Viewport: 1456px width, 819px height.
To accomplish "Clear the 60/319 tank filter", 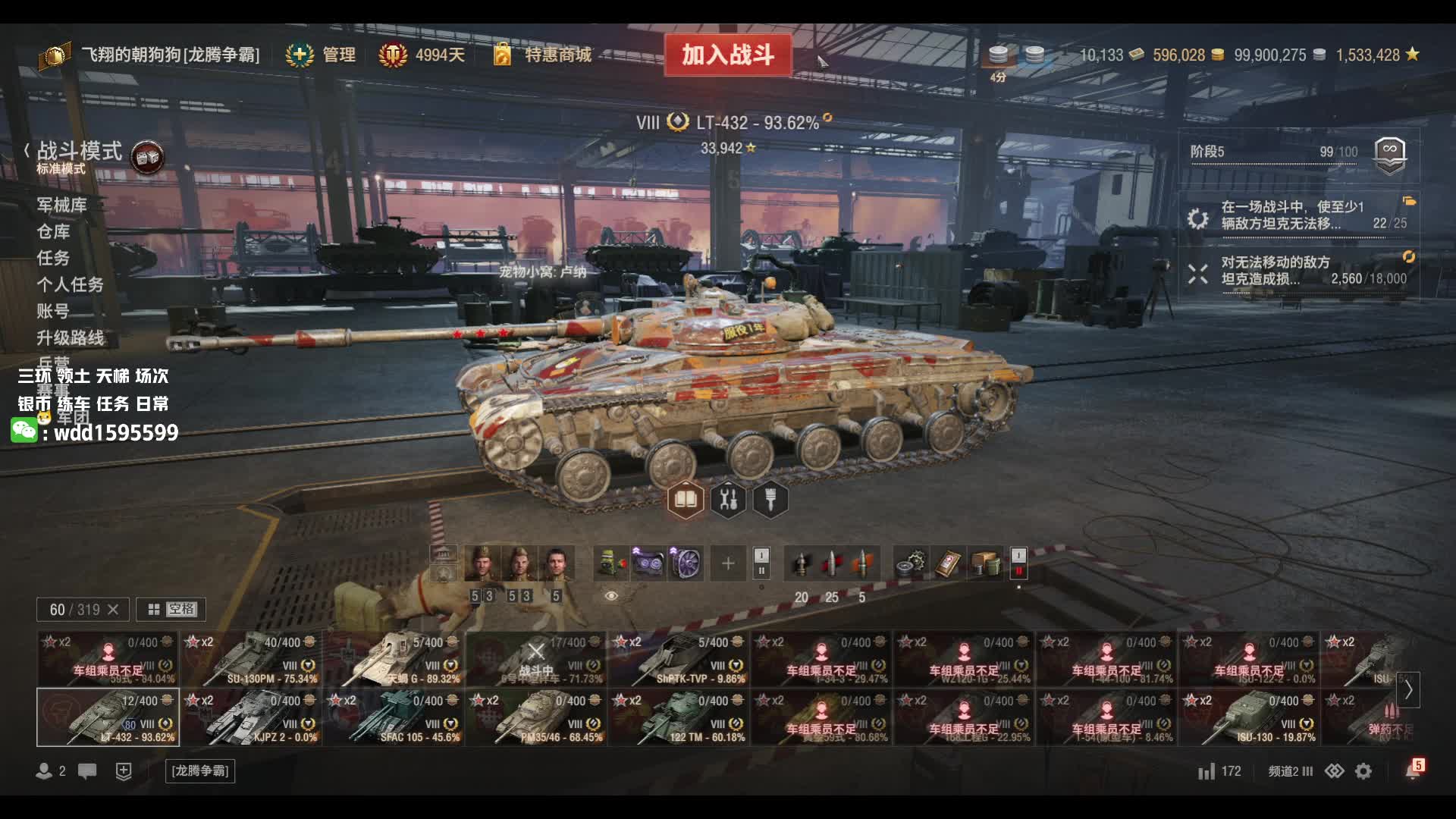I will coord(113,610).
